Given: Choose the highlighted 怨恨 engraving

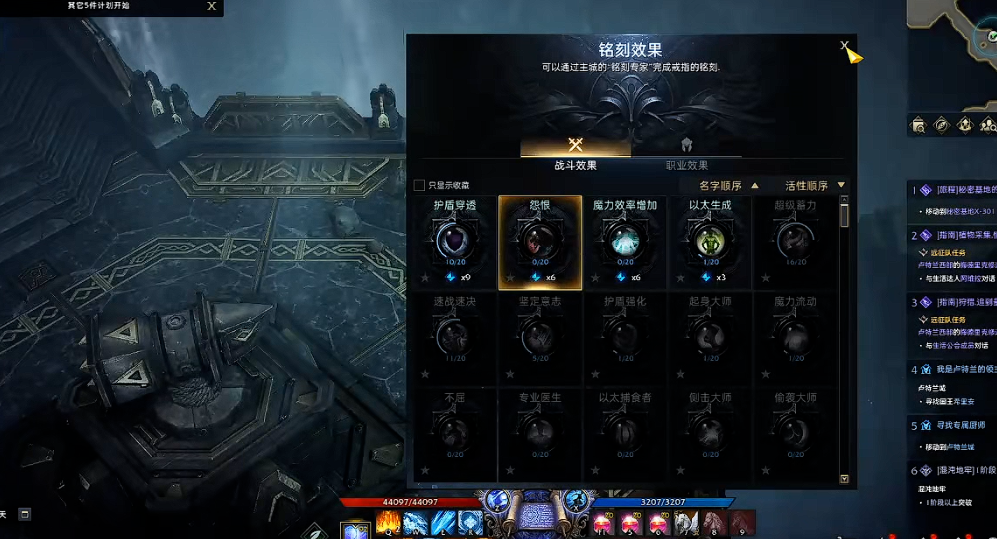Looking at the screenshot, I should coord(539,240).
